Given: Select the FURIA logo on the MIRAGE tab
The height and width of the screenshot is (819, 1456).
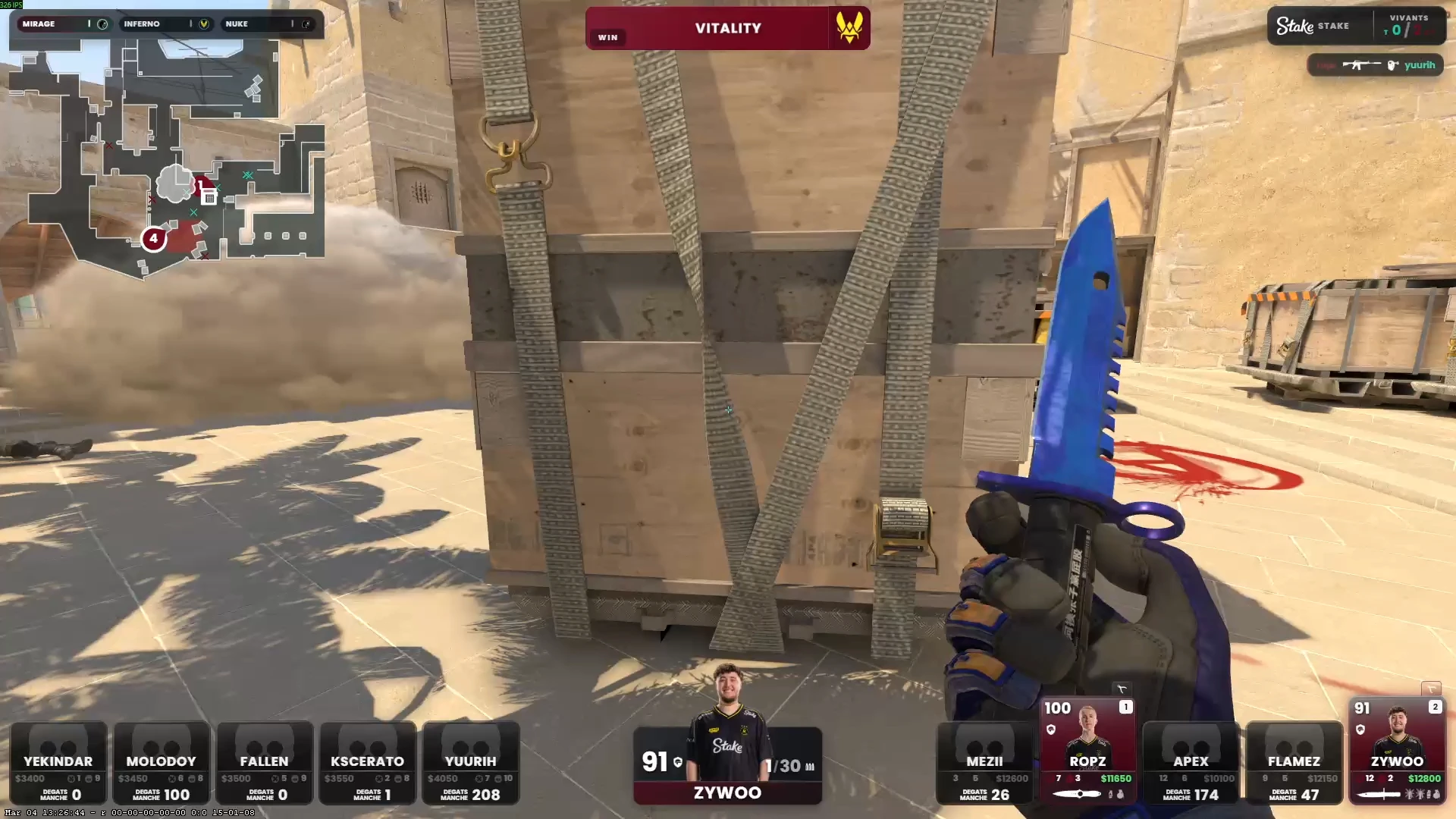Looking at the screenshot, I should (102, 24).
